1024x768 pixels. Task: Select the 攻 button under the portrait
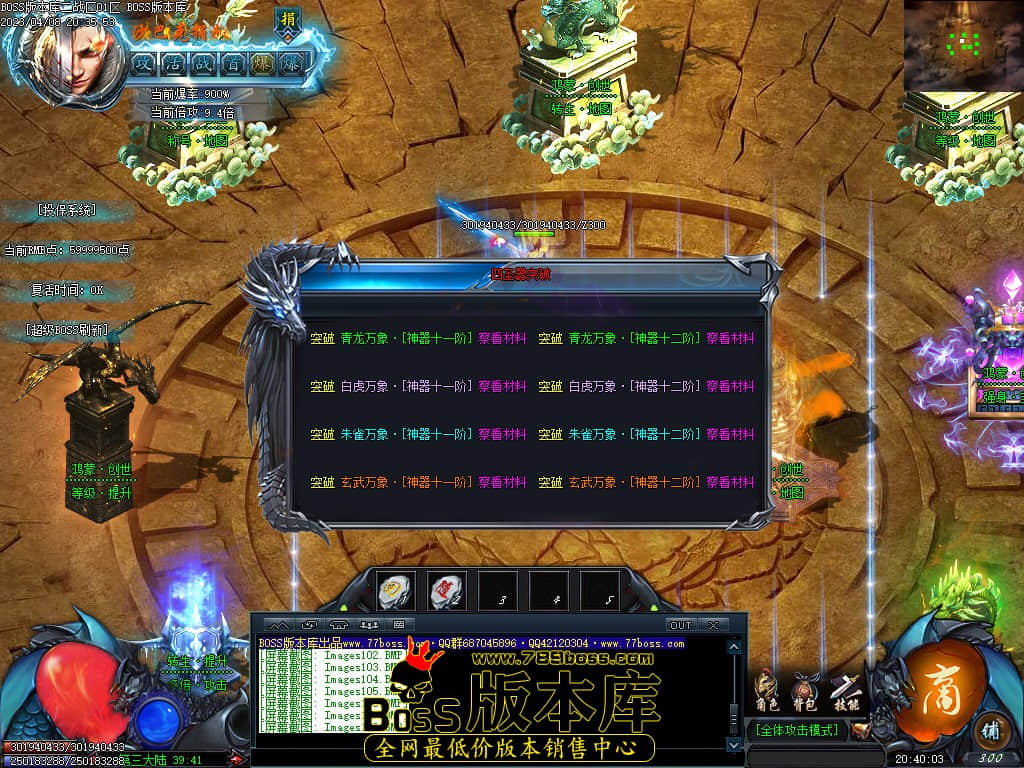point(143,64)
